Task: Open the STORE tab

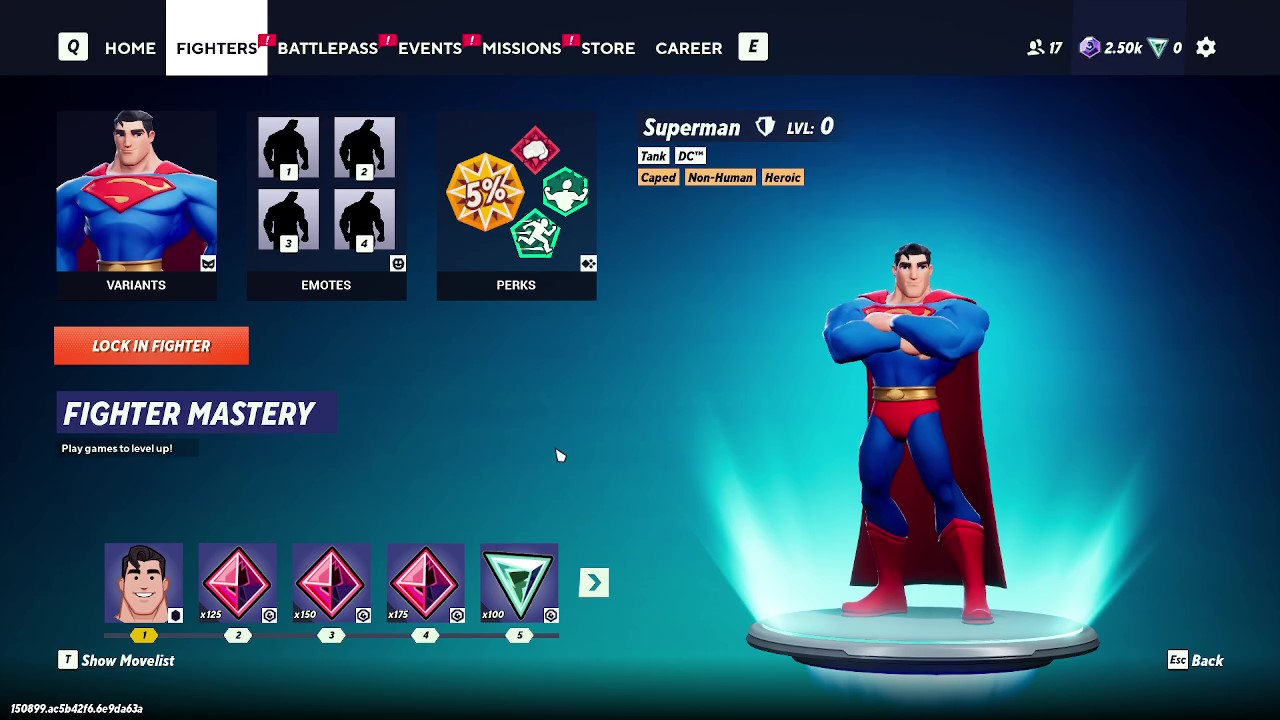Action: click(x=608, y=47)
